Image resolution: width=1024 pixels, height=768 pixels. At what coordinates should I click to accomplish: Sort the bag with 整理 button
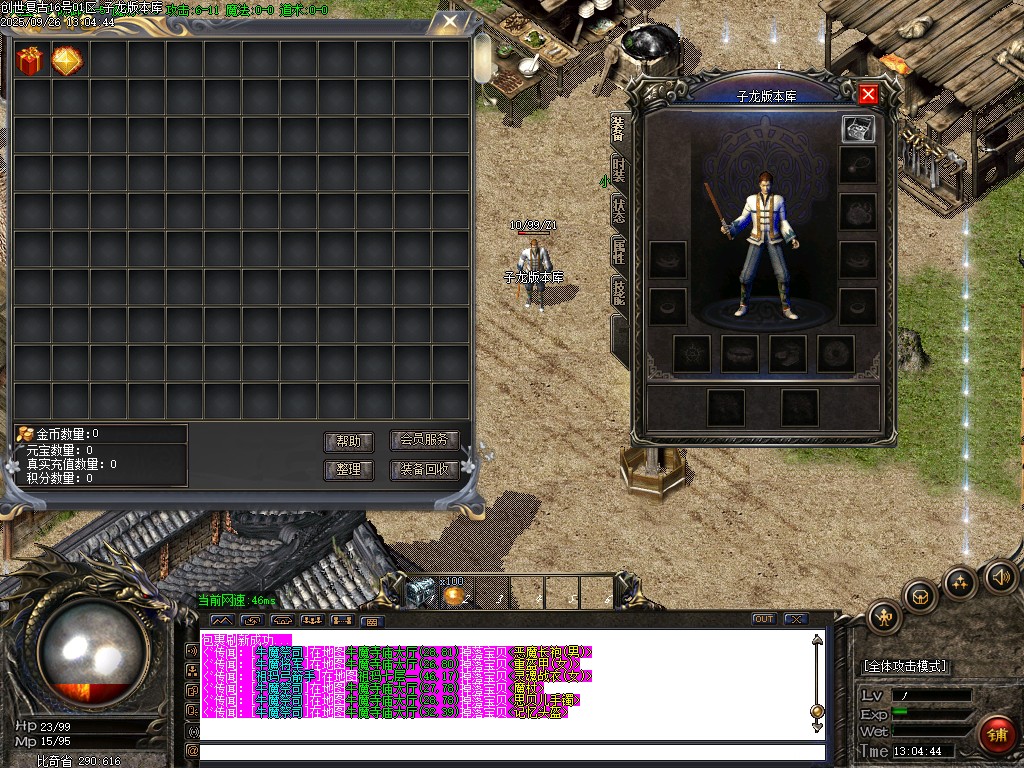[x=348, y=469]
